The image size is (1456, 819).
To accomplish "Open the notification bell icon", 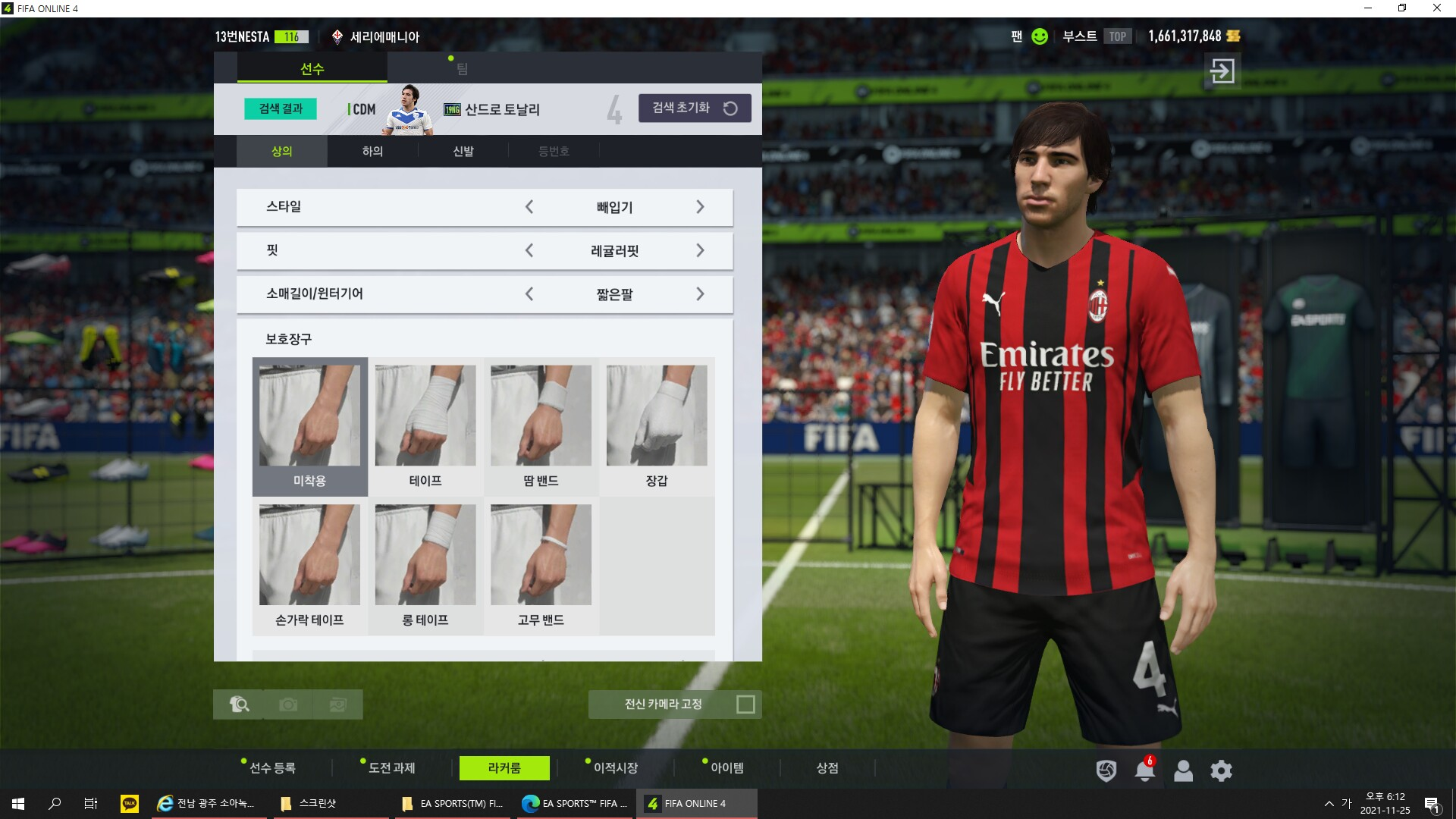I will tap(1144, 771).
